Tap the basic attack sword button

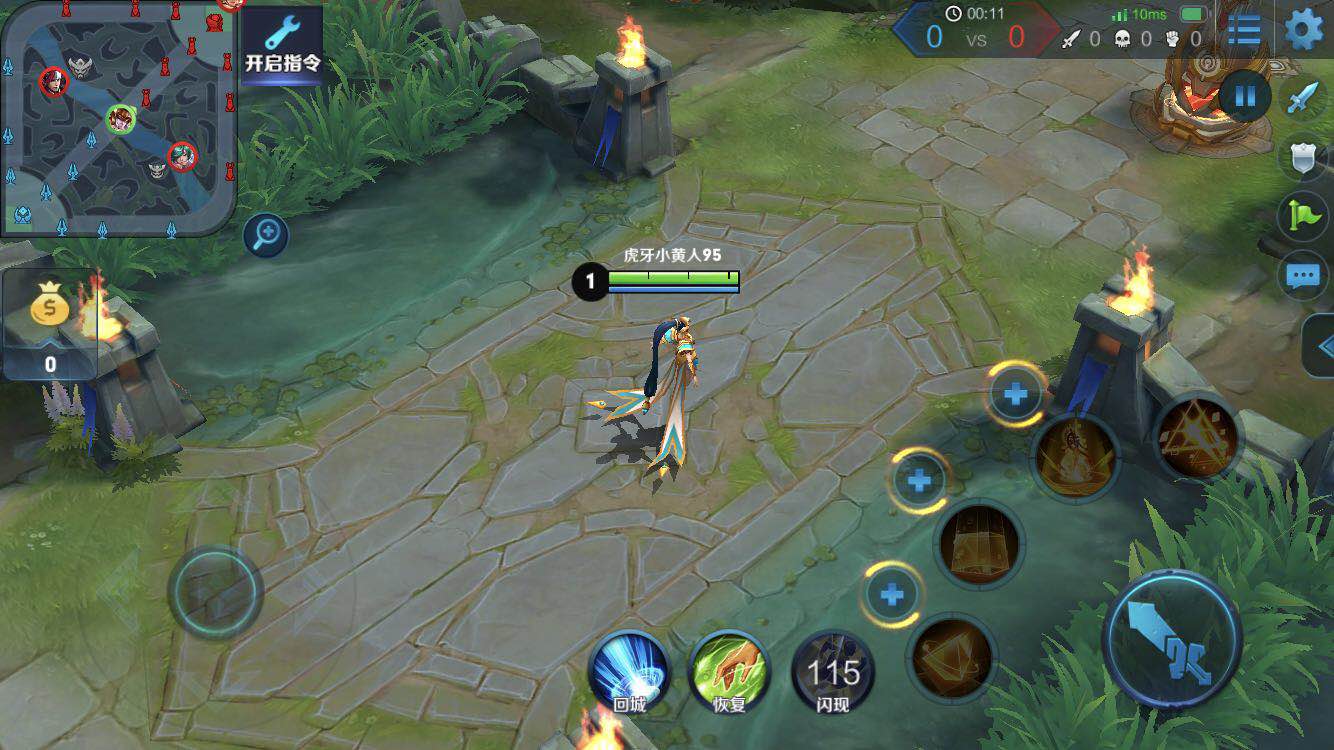point(1172,639)
